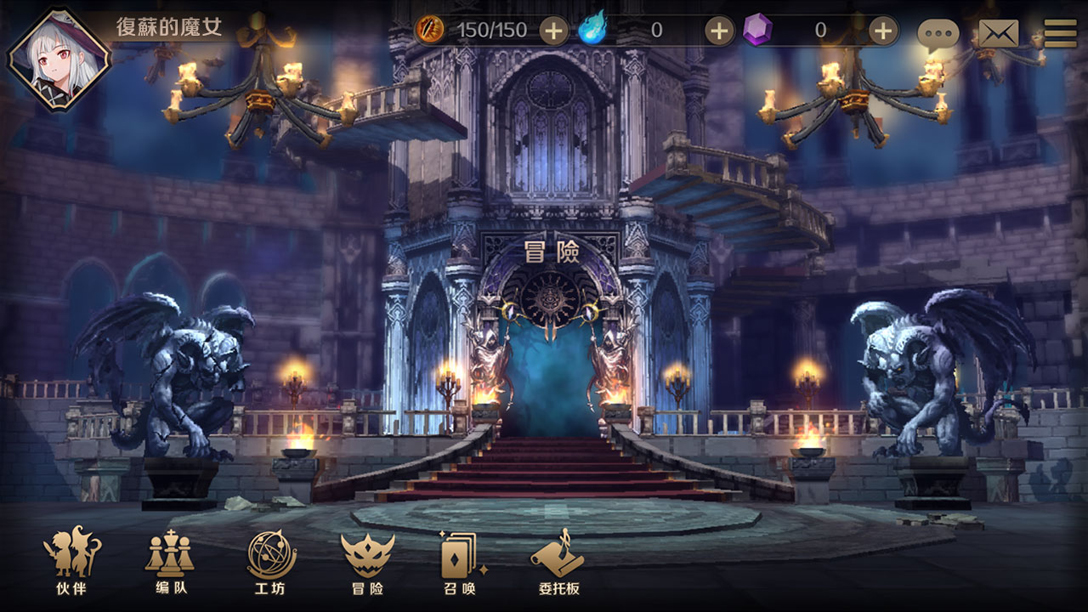
Task: Add purple gem currency
Action: pyautogui.click(x=882, y=30)
